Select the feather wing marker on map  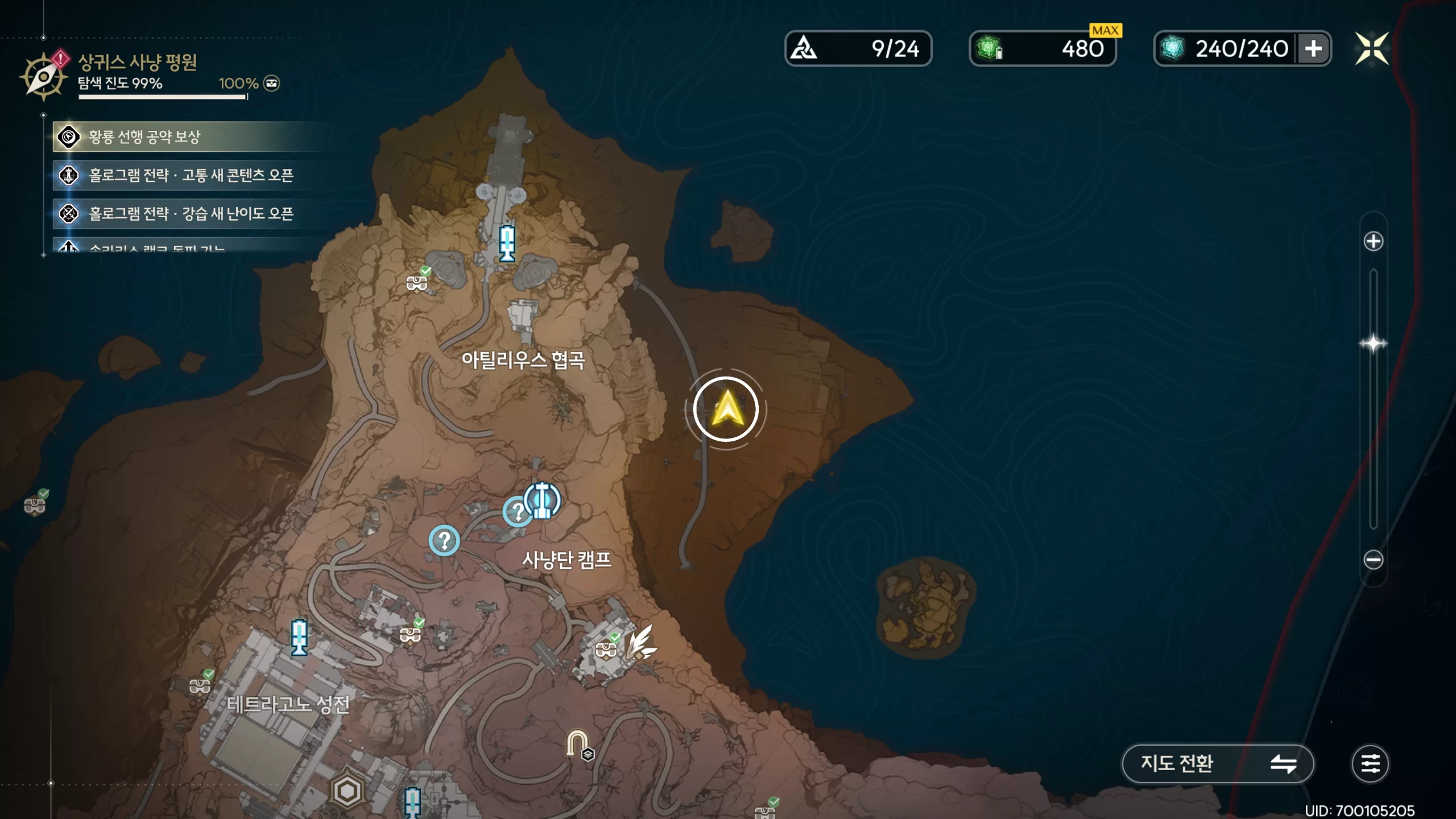(x=641, y=642)
